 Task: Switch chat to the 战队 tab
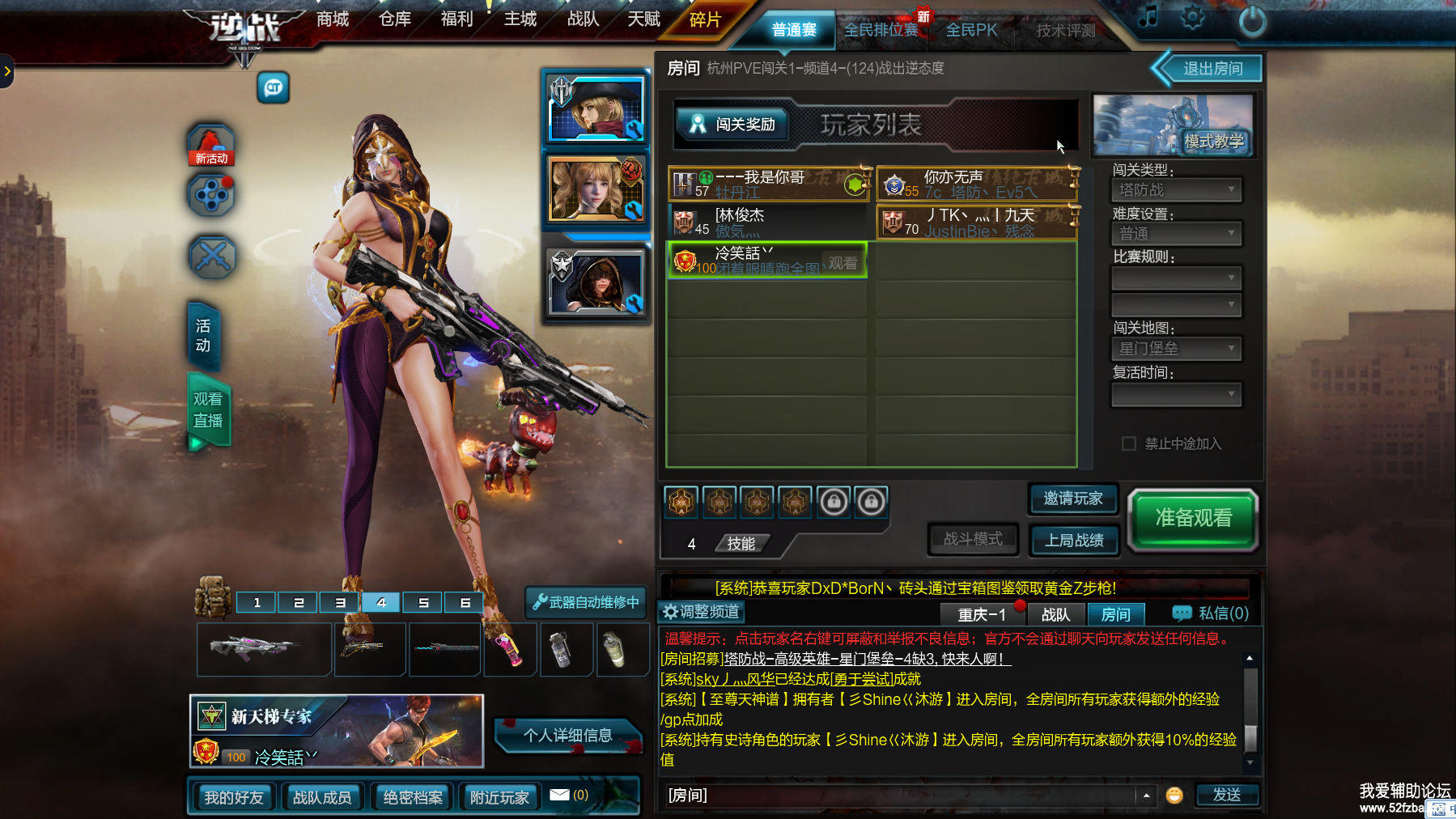coord(1055,615)
